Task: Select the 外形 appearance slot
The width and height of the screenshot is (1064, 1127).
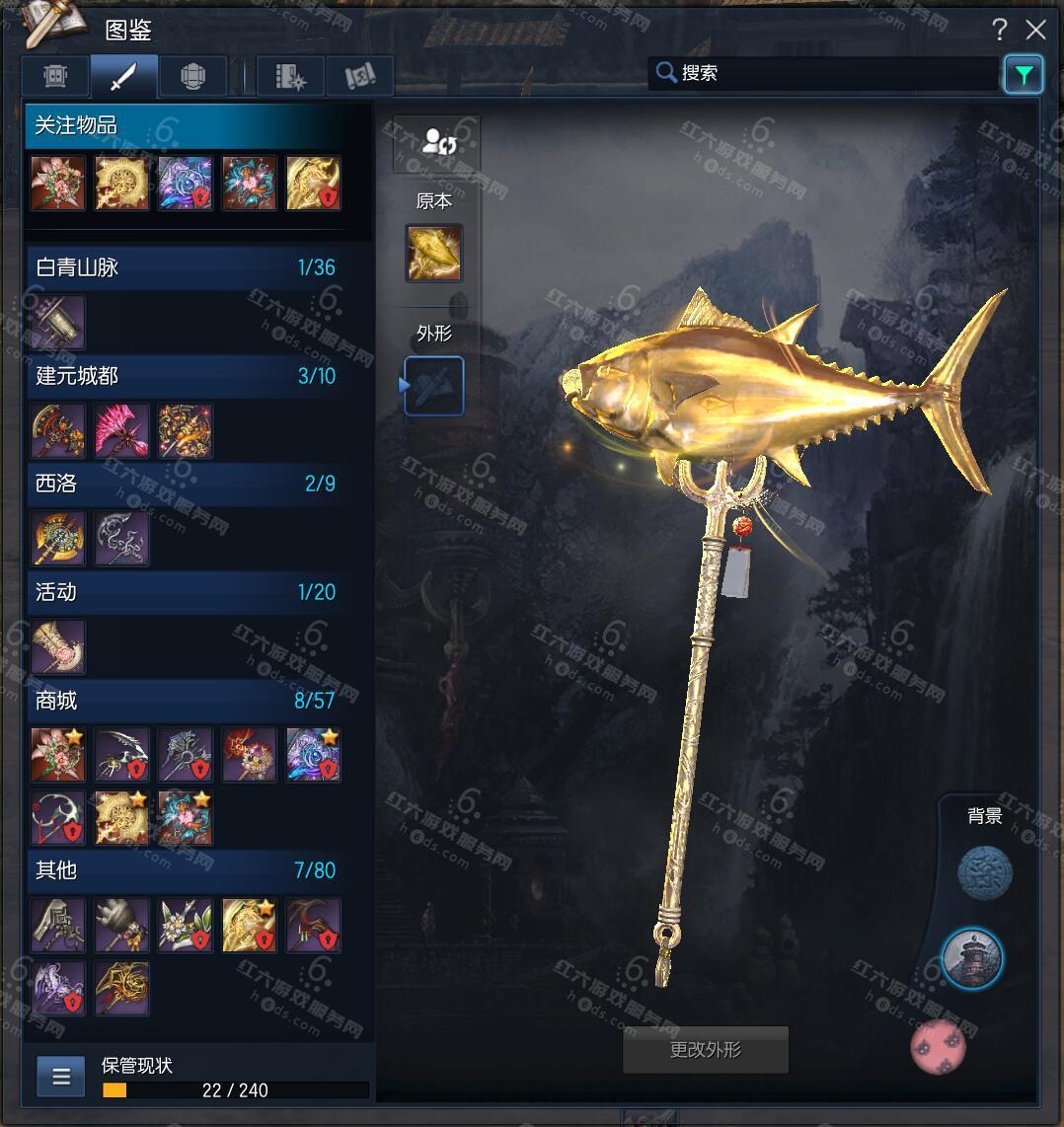Action: click(434, 386)
